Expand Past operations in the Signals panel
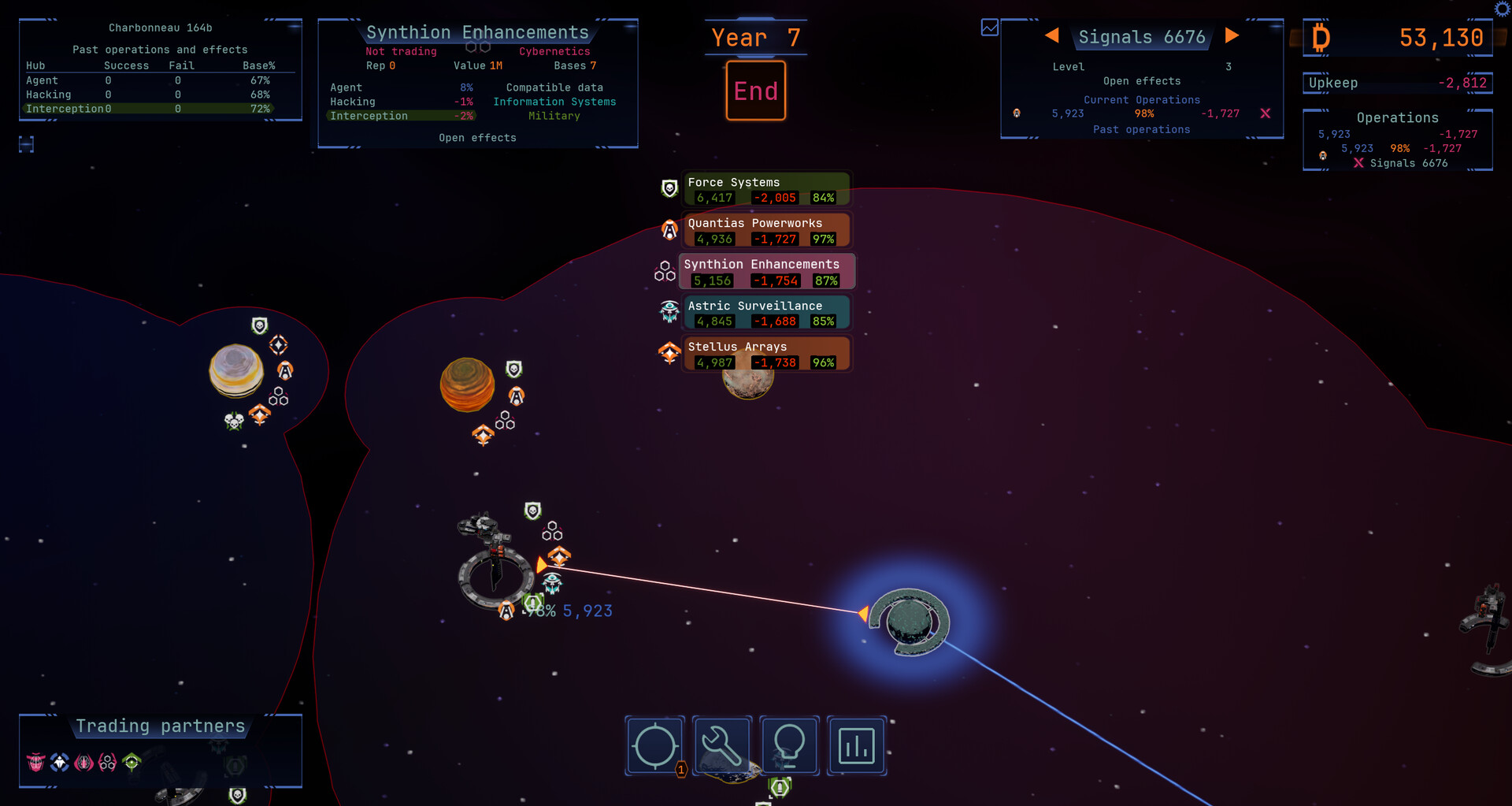The height and width of the screenshot is (806, 1512). (x=1142, y=129)
